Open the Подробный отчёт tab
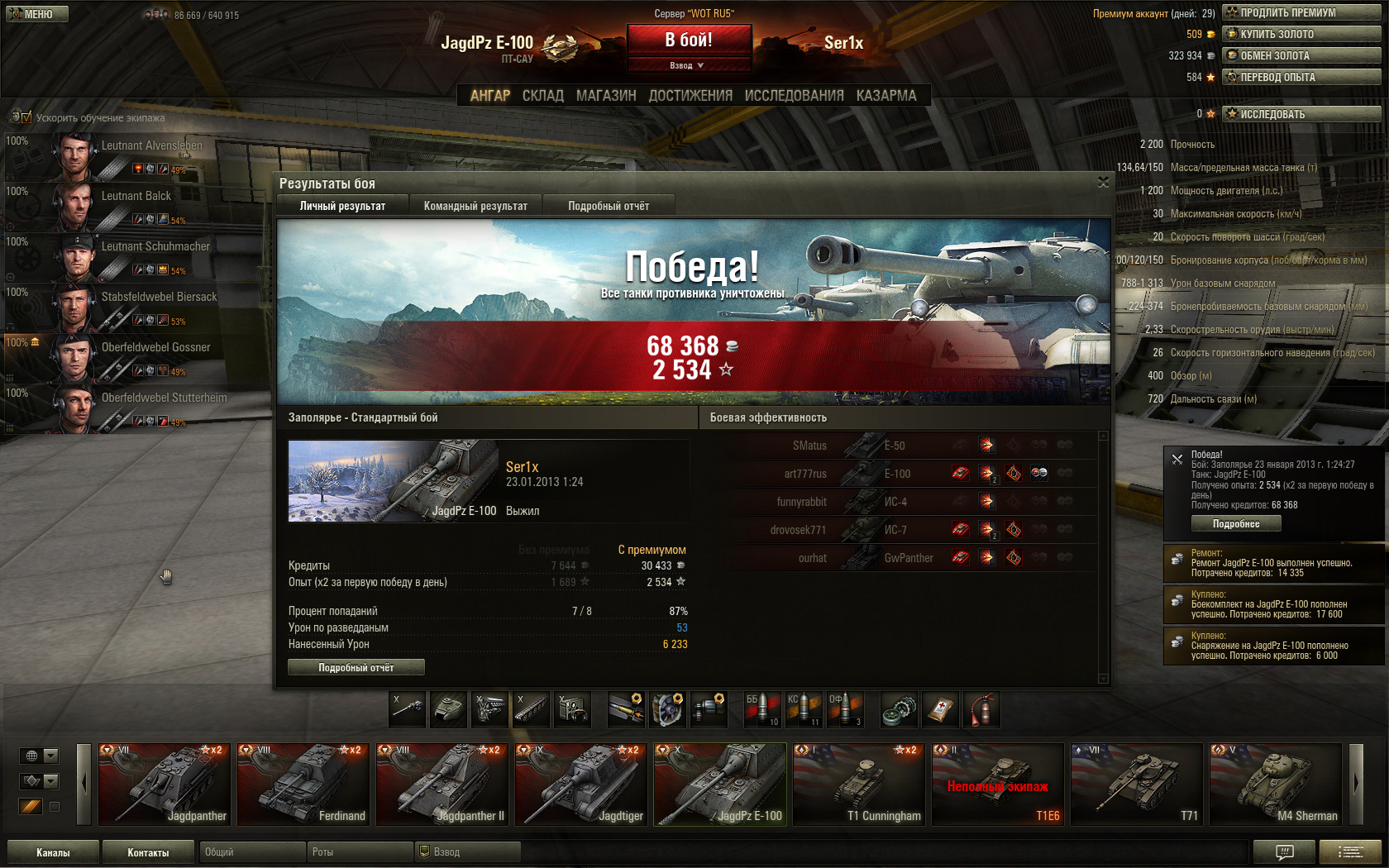The height and width of the screenshot is (868, 1389). tap(609, 206)
